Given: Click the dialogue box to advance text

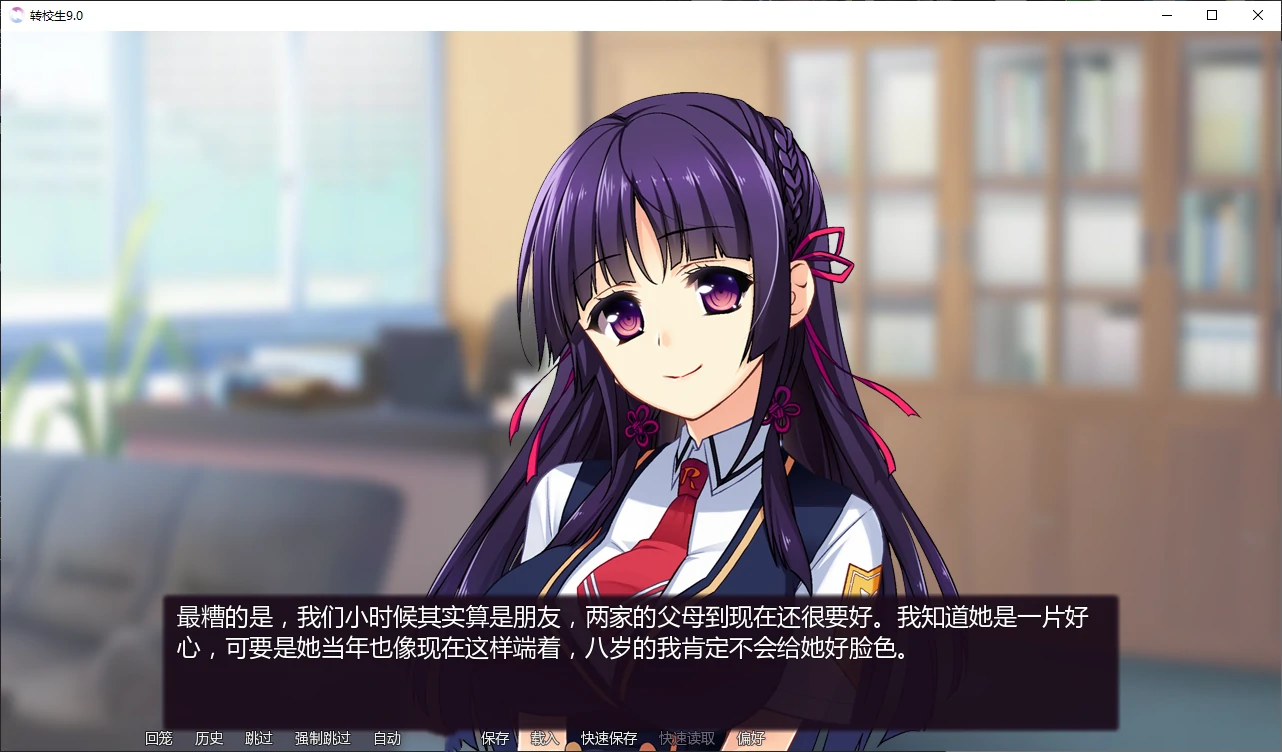Looking at the screenshot, I should tap(640, 650).
